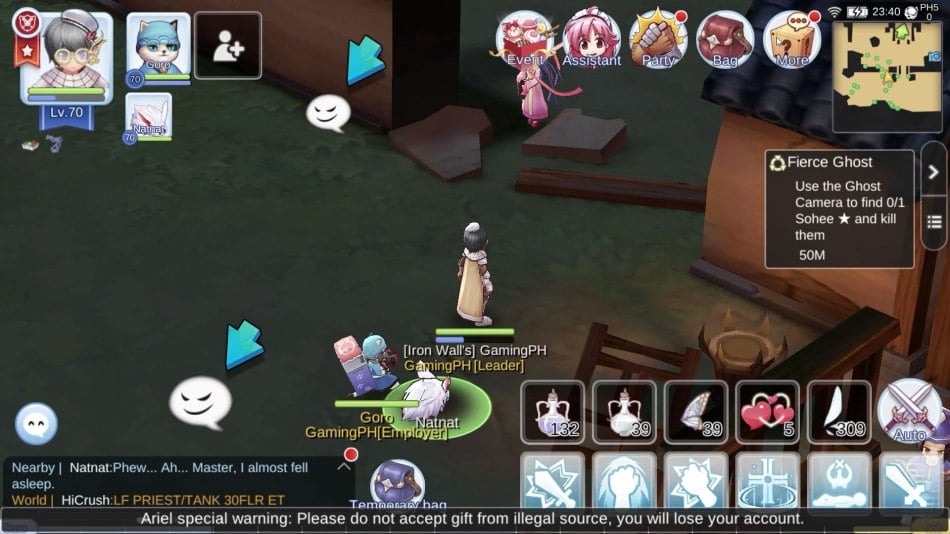Use the fly wing with 309 count
Viewport: 950px width, 534px height.
pos(839,411)
